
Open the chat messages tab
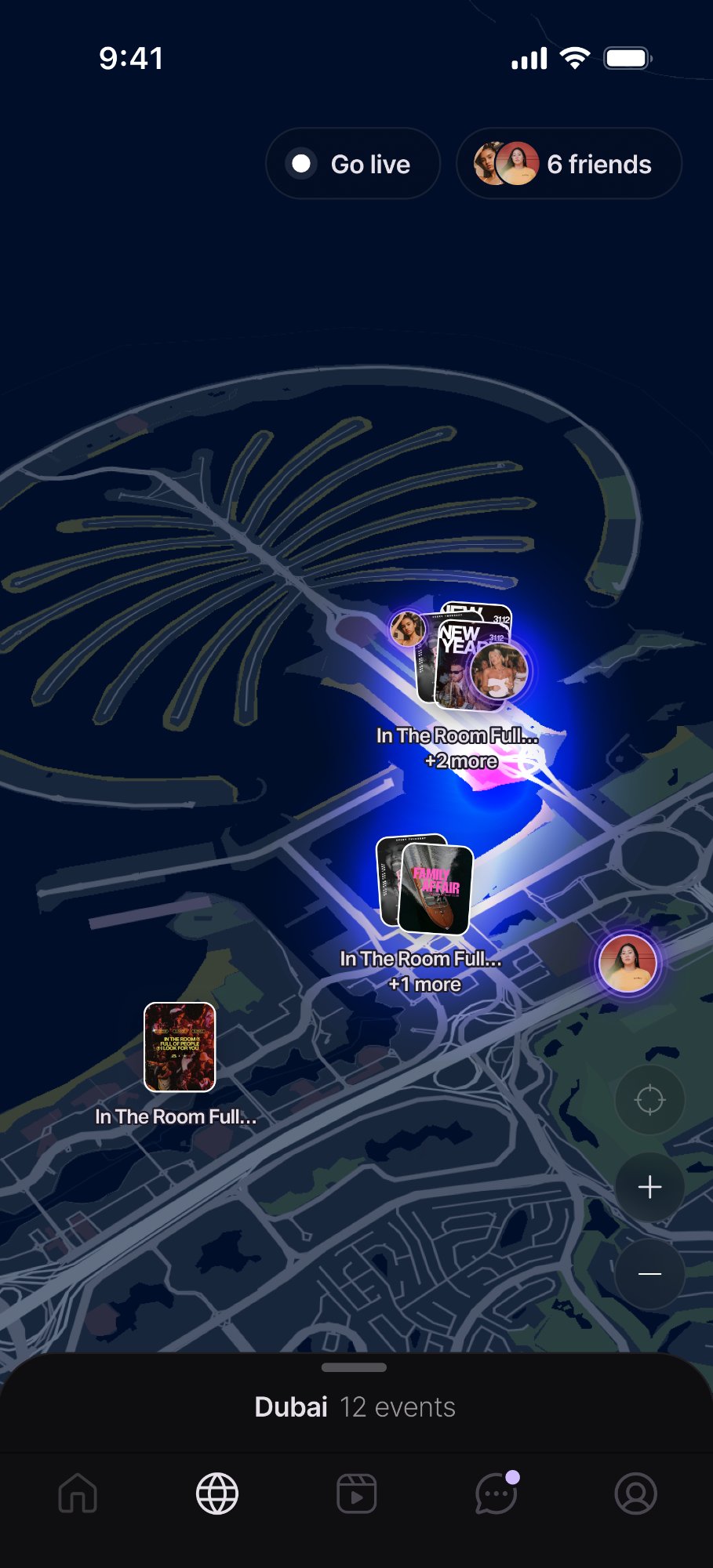pyautogui.click(x=496, y=1494)
